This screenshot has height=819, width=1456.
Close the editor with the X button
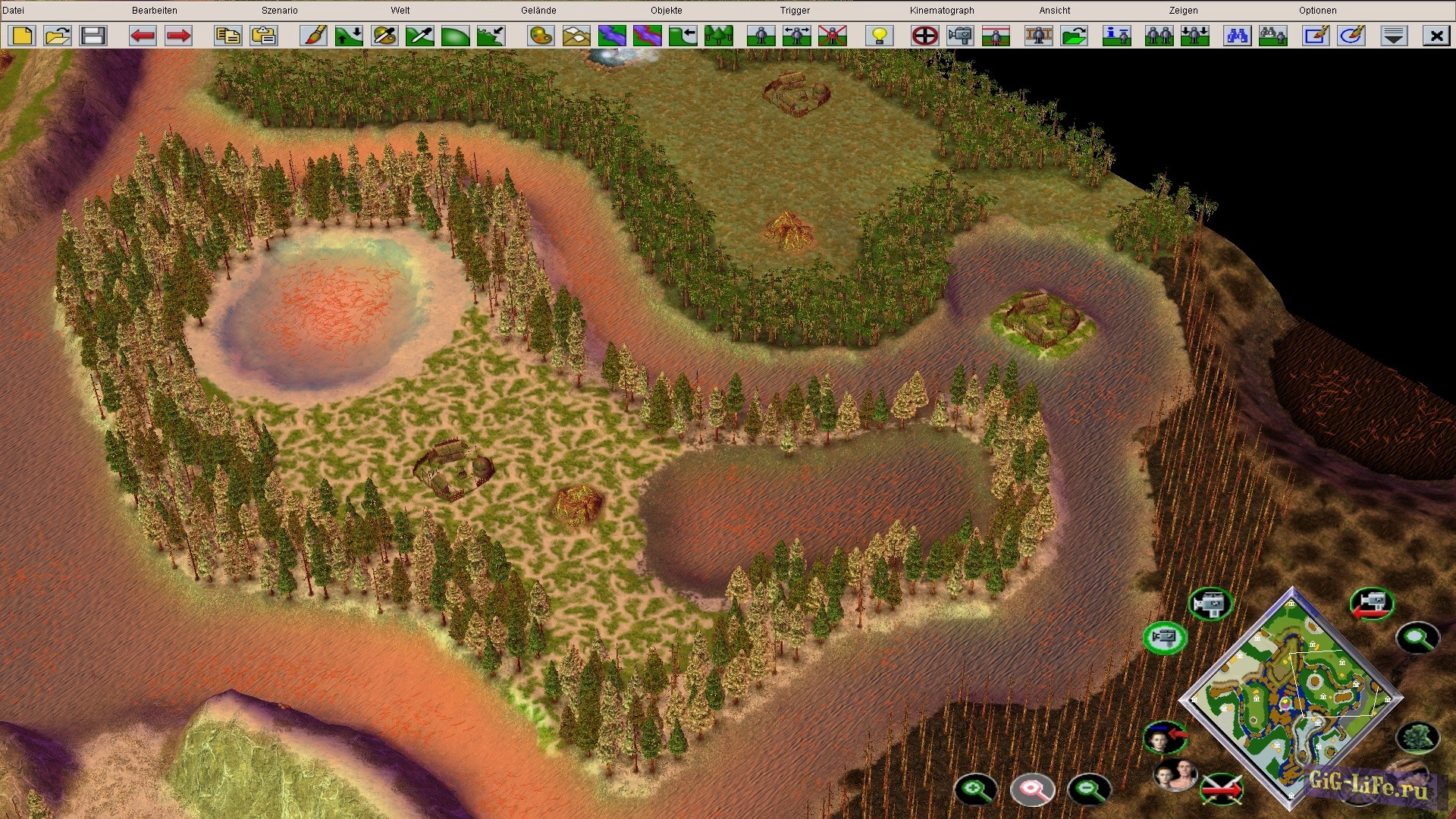click(1436, 36)
